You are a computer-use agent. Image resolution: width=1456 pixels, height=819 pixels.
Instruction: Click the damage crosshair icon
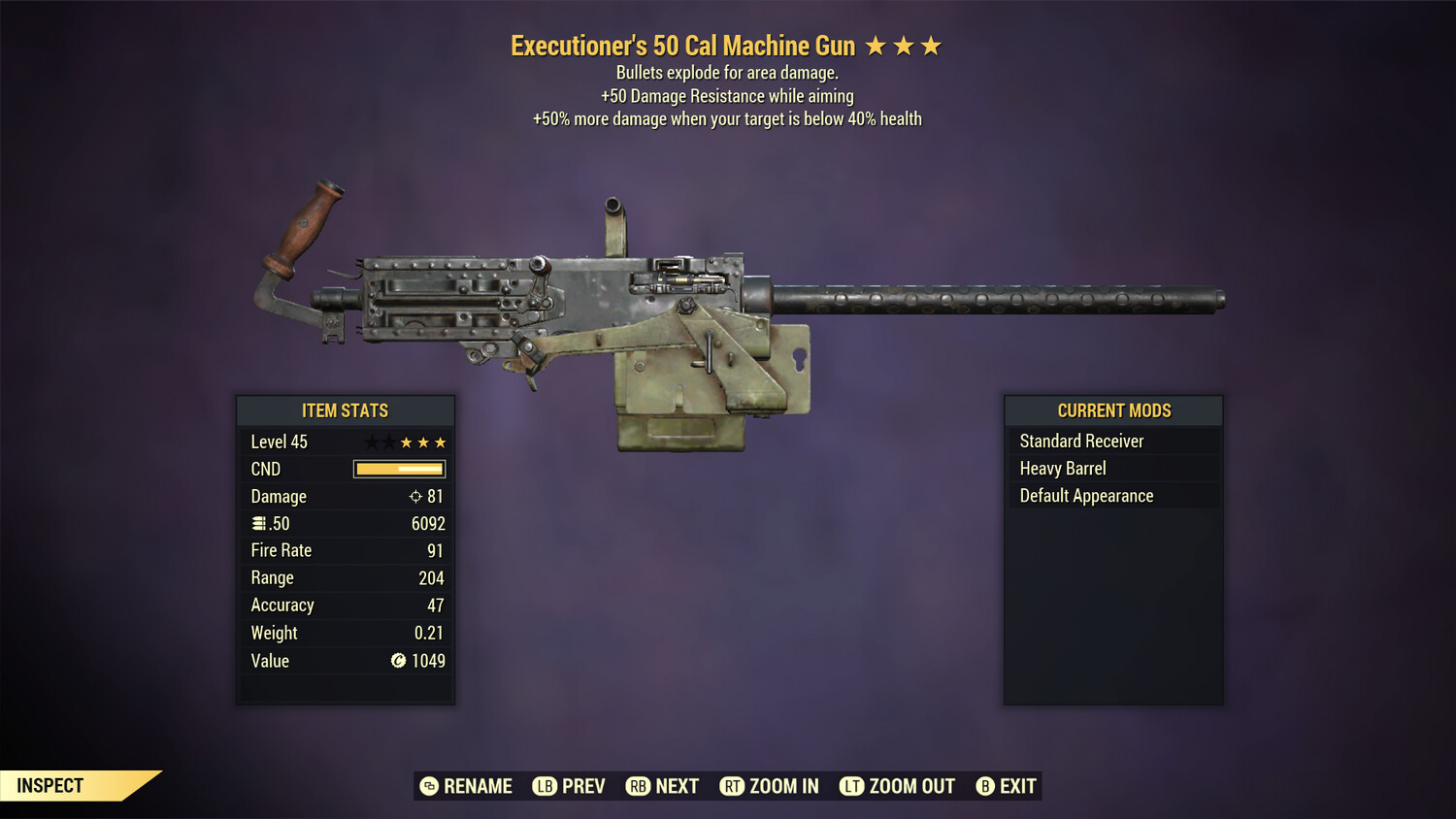click(x=415, y=496)
